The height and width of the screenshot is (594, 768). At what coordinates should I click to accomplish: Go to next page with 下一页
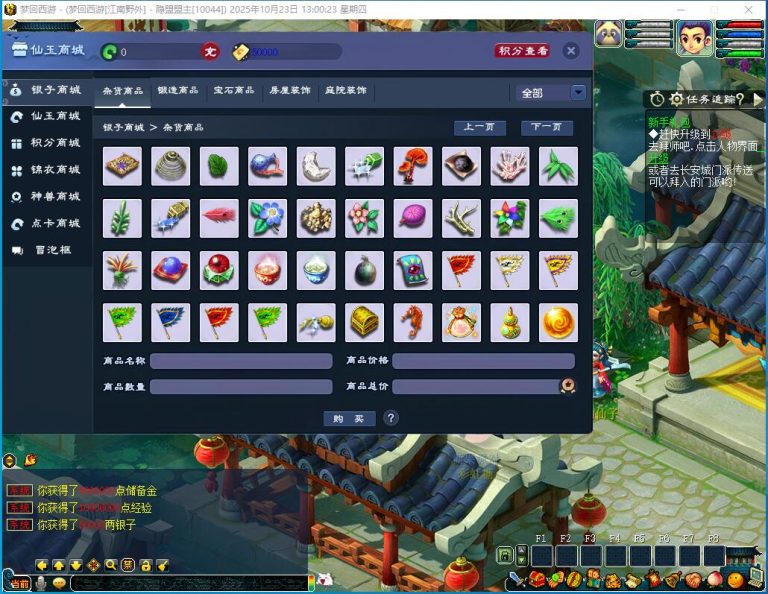pos(546,128)
